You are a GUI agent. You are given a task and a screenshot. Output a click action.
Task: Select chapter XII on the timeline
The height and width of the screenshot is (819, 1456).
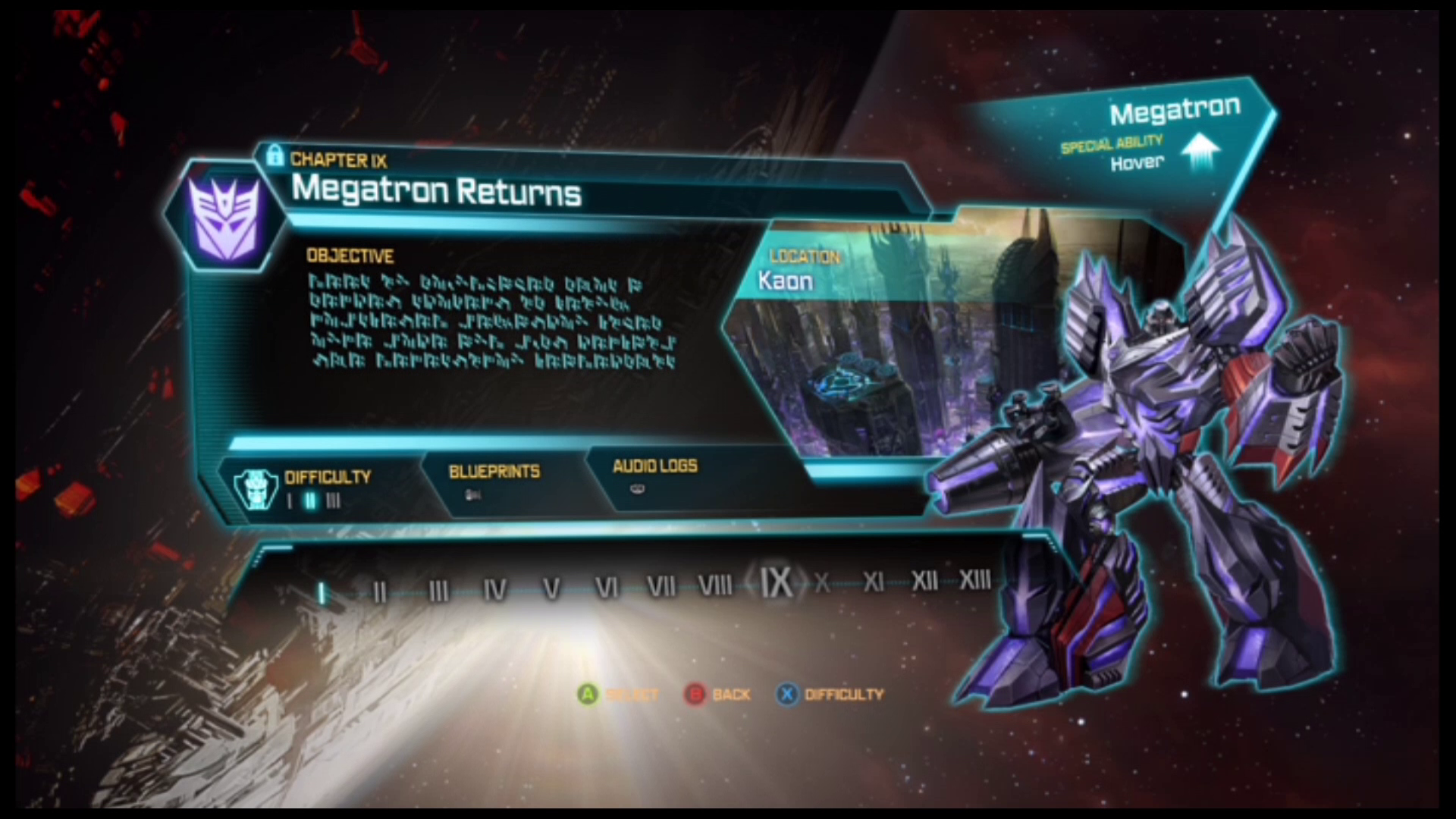pos(924,581)
